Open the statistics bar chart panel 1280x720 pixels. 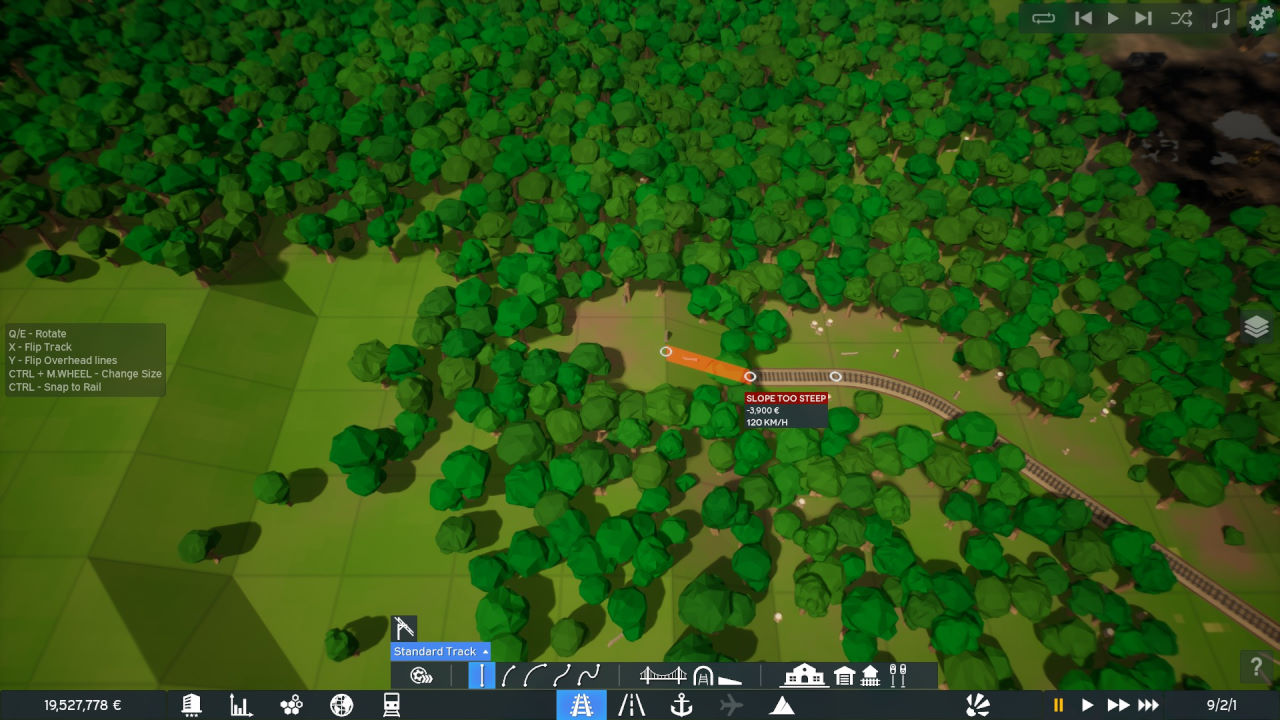(241, 705)
